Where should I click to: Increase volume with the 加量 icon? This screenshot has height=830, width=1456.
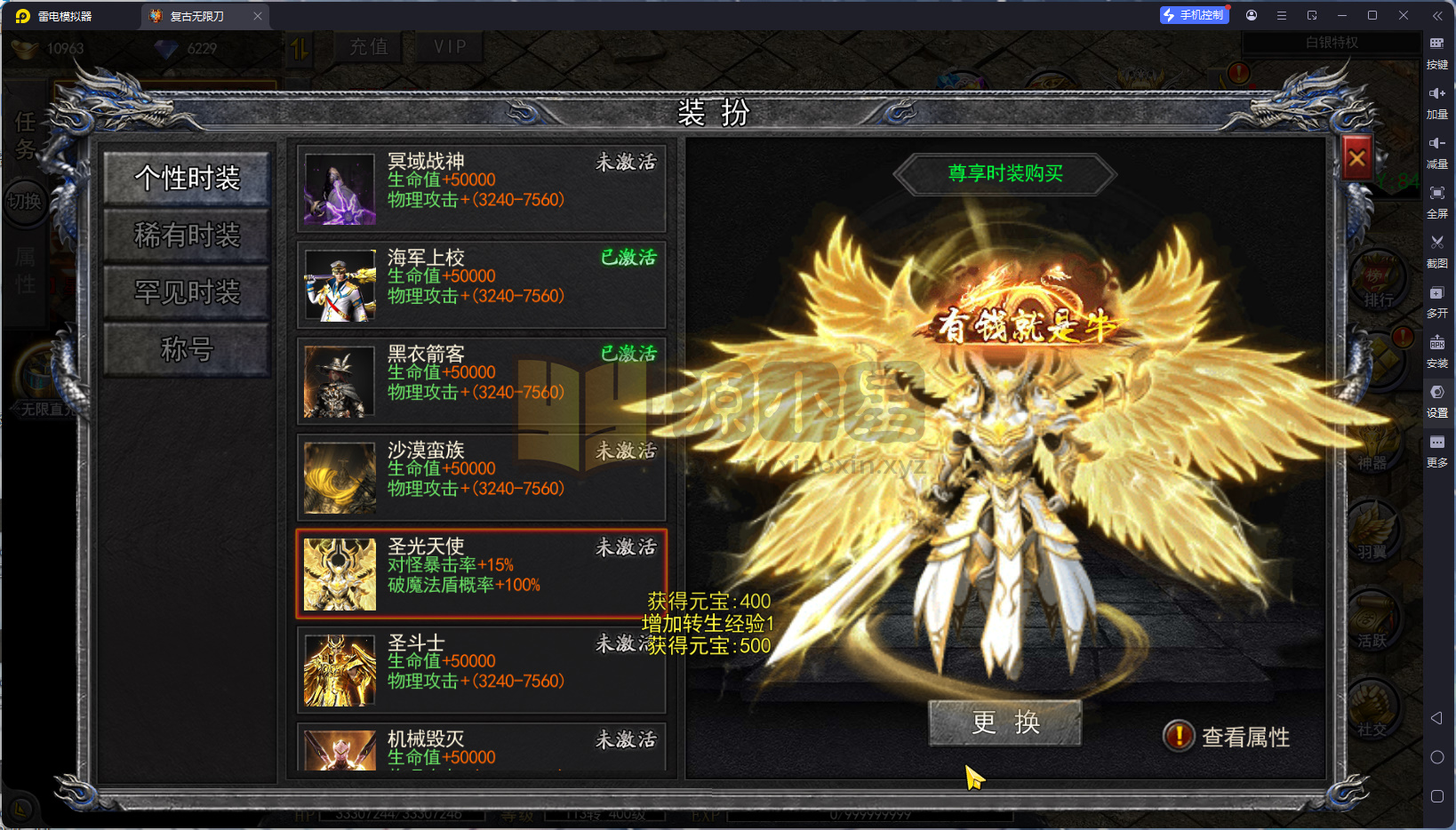(x=1438, y=100)
